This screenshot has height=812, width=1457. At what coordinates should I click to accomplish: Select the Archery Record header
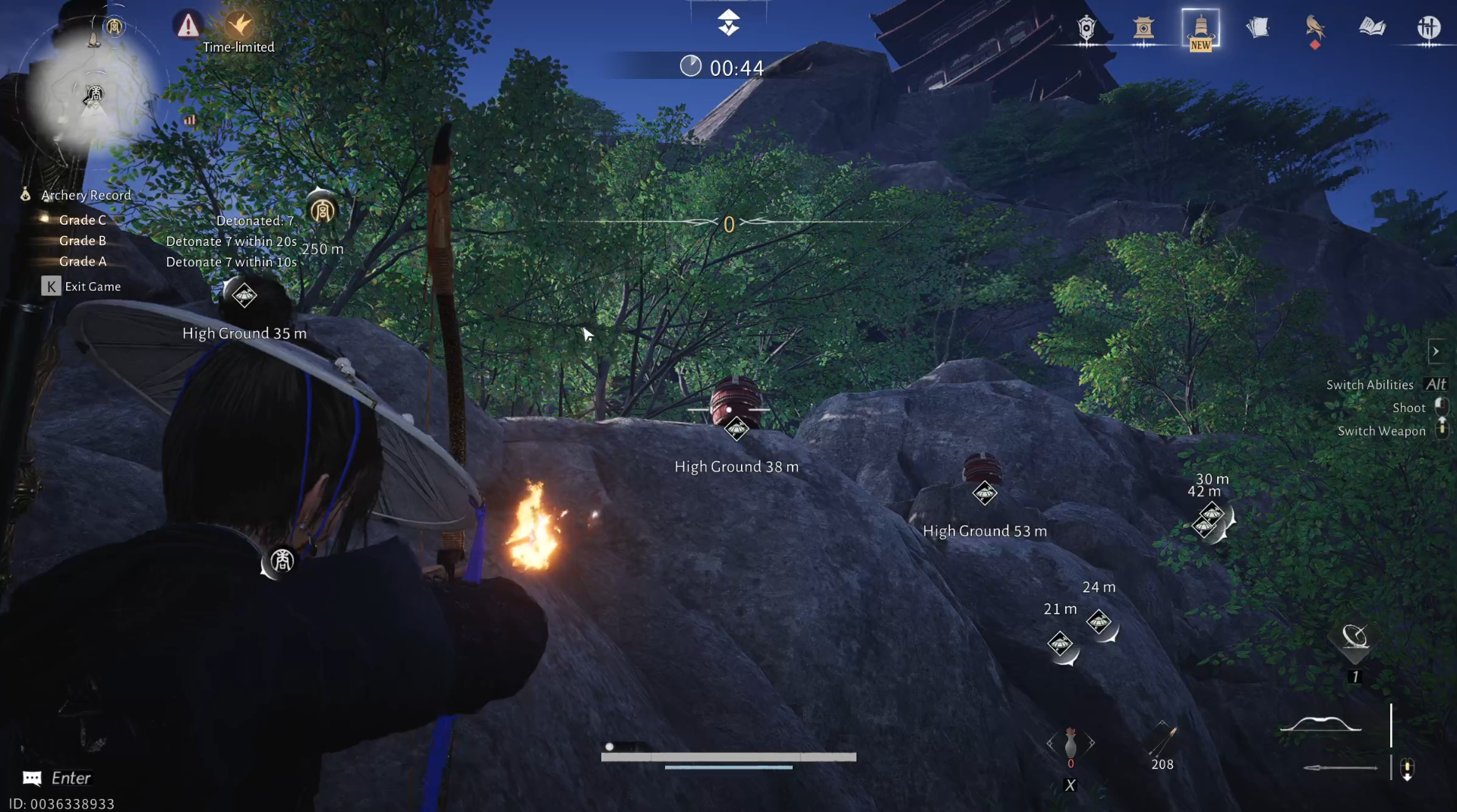[x=86, y=195]
